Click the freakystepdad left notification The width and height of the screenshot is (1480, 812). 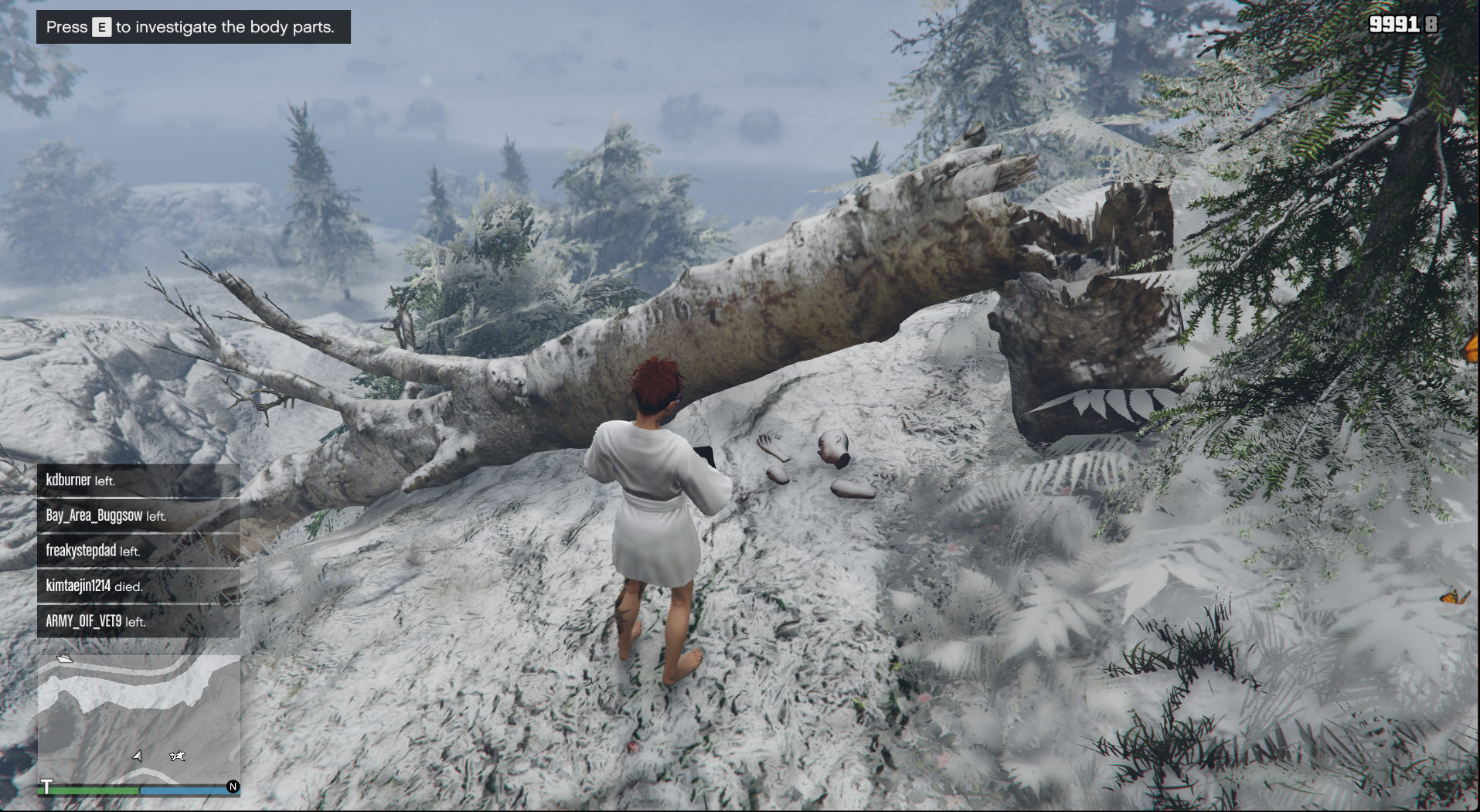pyautogui.click(x=138, y=551)
